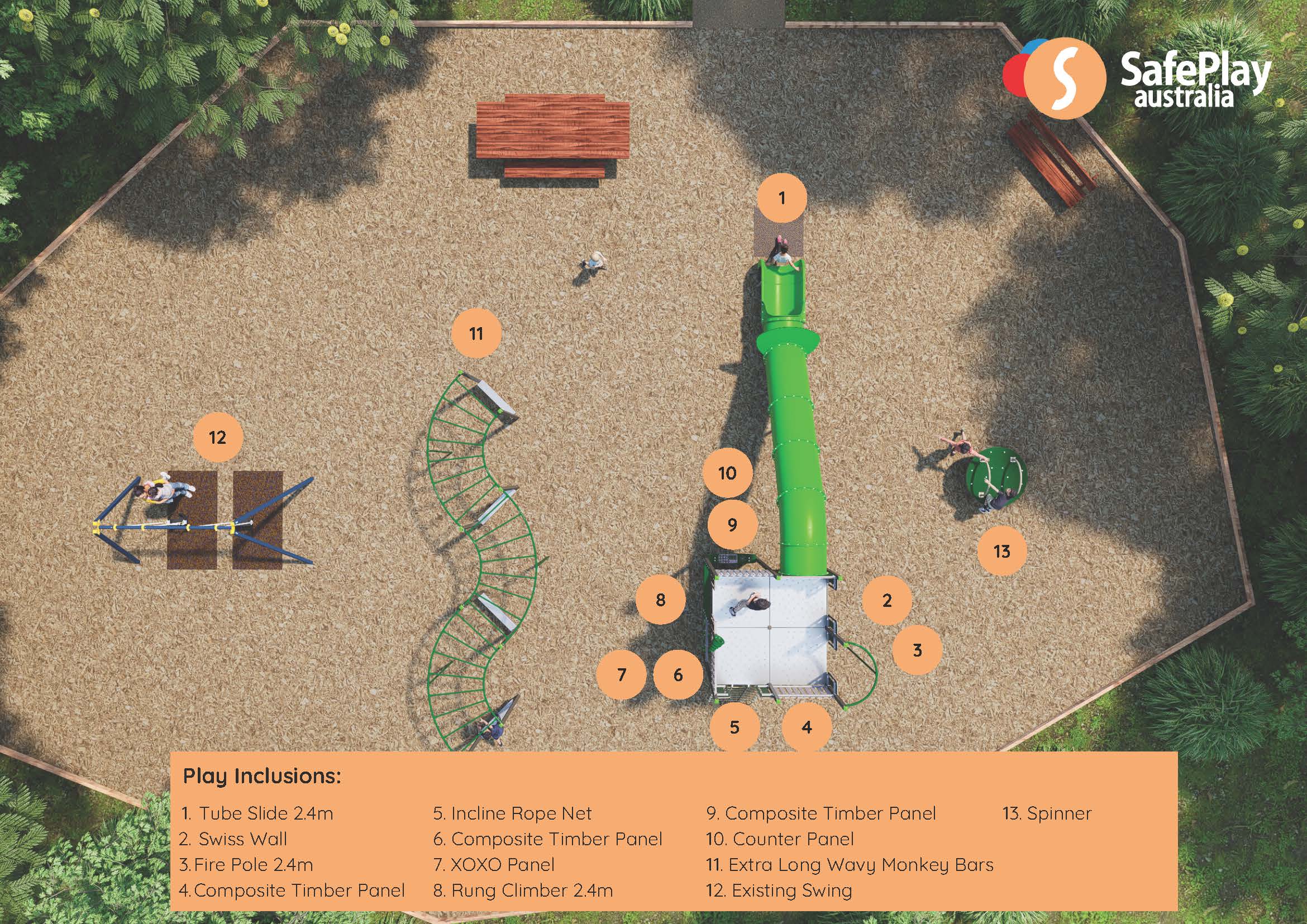This screenshot has height=924, width=1307.
Task: Select orange marker number 9
Action: point(733,524)
